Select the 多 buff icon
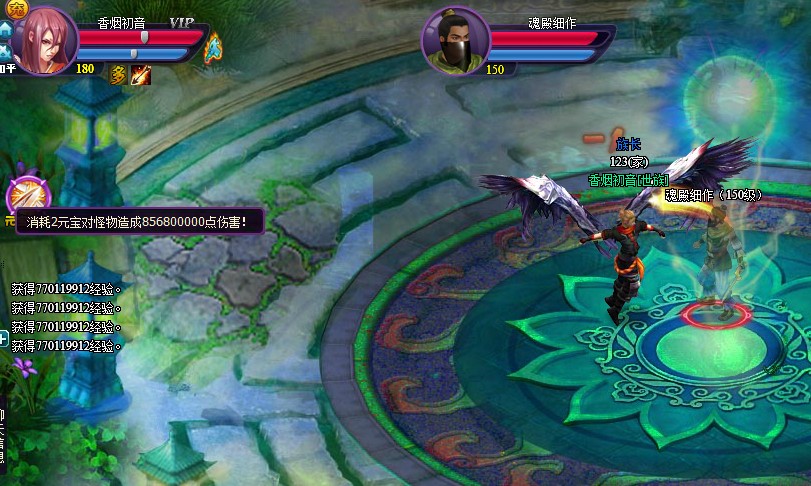Image resolution: width=811 pixels, height=486 pixels. click(117, 74)
